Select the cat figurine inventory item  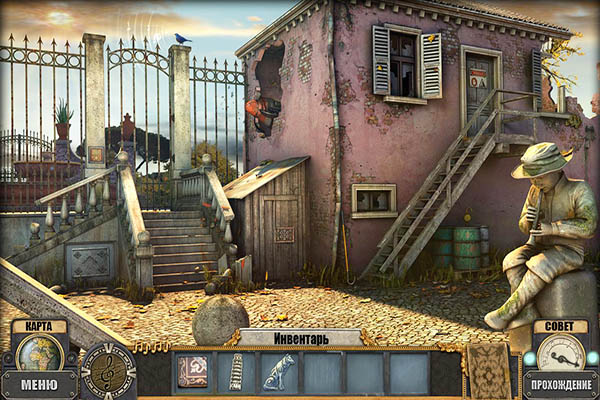(x=279, y=372)
